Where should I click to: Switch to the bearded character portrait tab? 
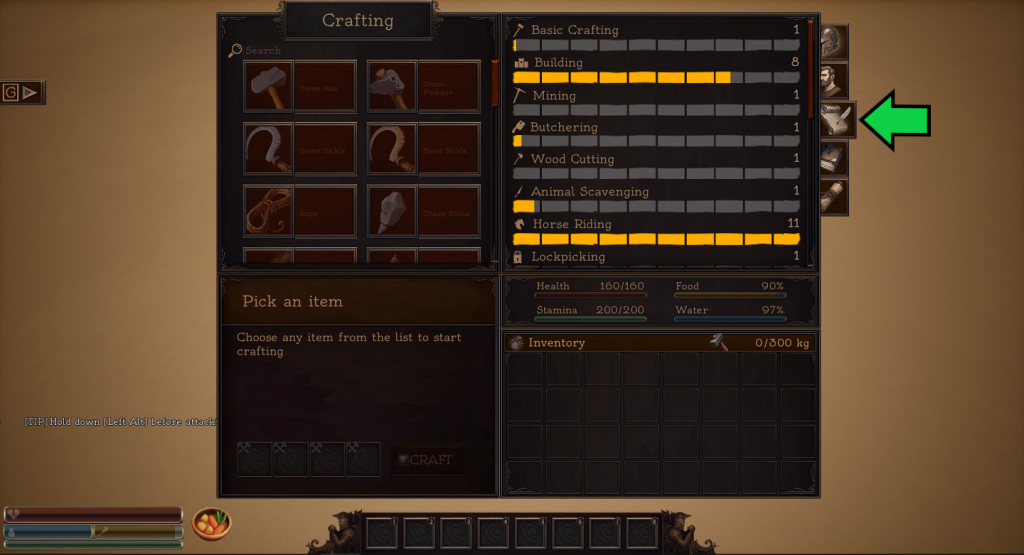click(x=832, y=81)
